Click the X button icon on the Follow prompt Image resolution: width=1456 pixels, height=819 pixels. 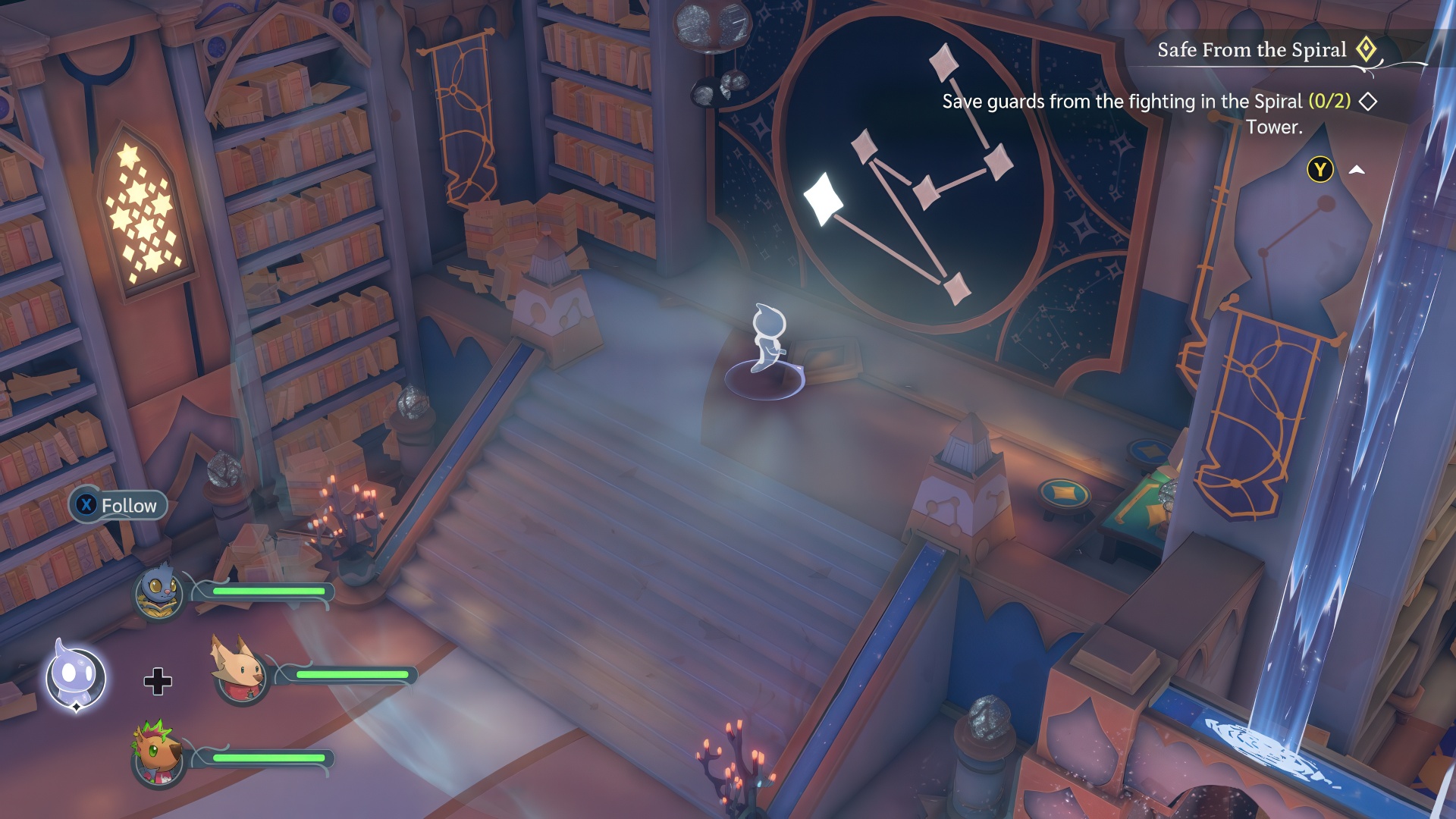point(86,505)
